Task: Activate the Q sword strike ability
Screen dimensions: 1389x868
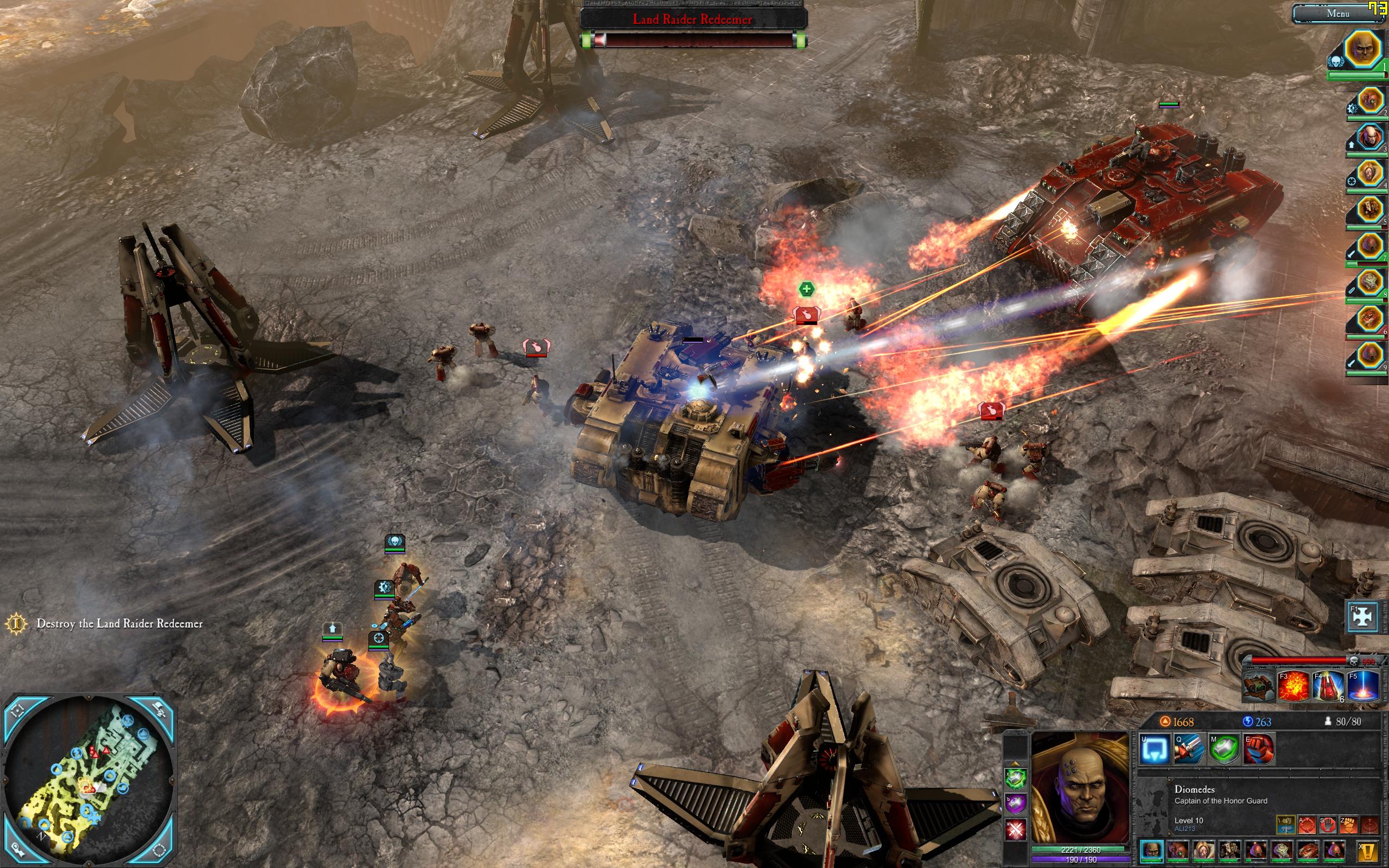Action: tap(1189, 749)
